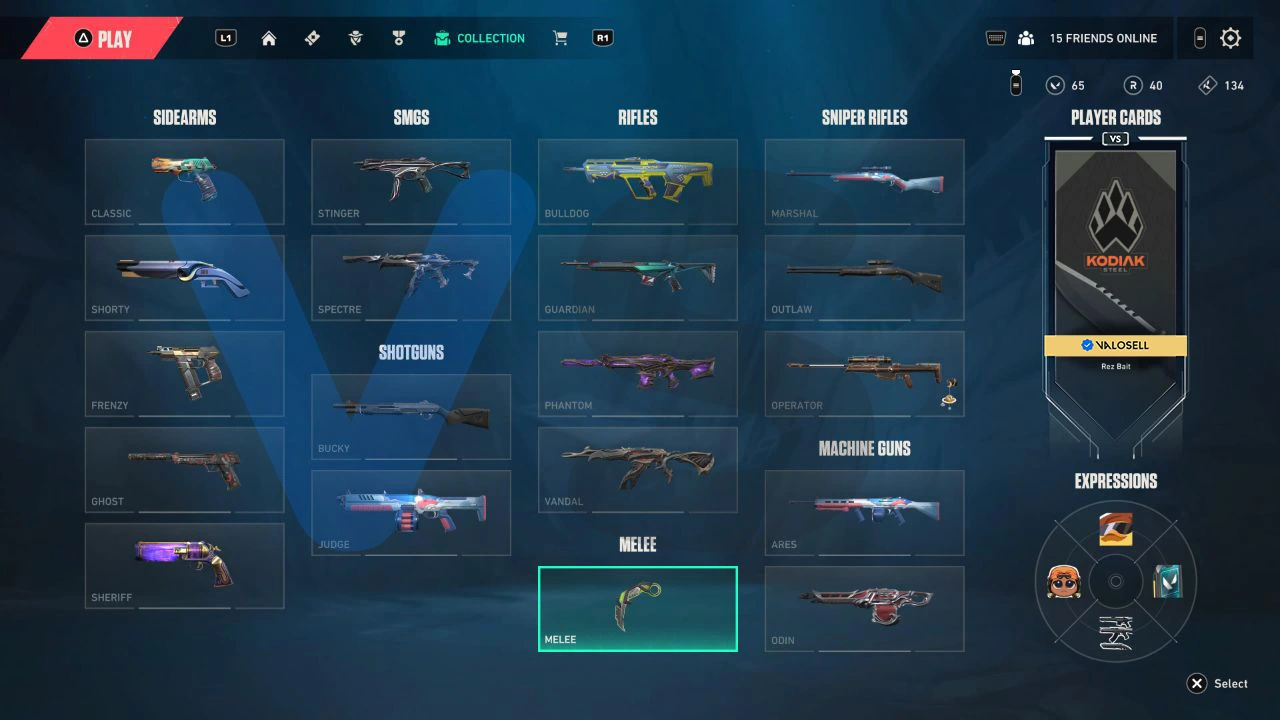This screenshot has width=1280, height=720.
Task: Choose the Sheriff revolver slot
Action: (184, 565)
